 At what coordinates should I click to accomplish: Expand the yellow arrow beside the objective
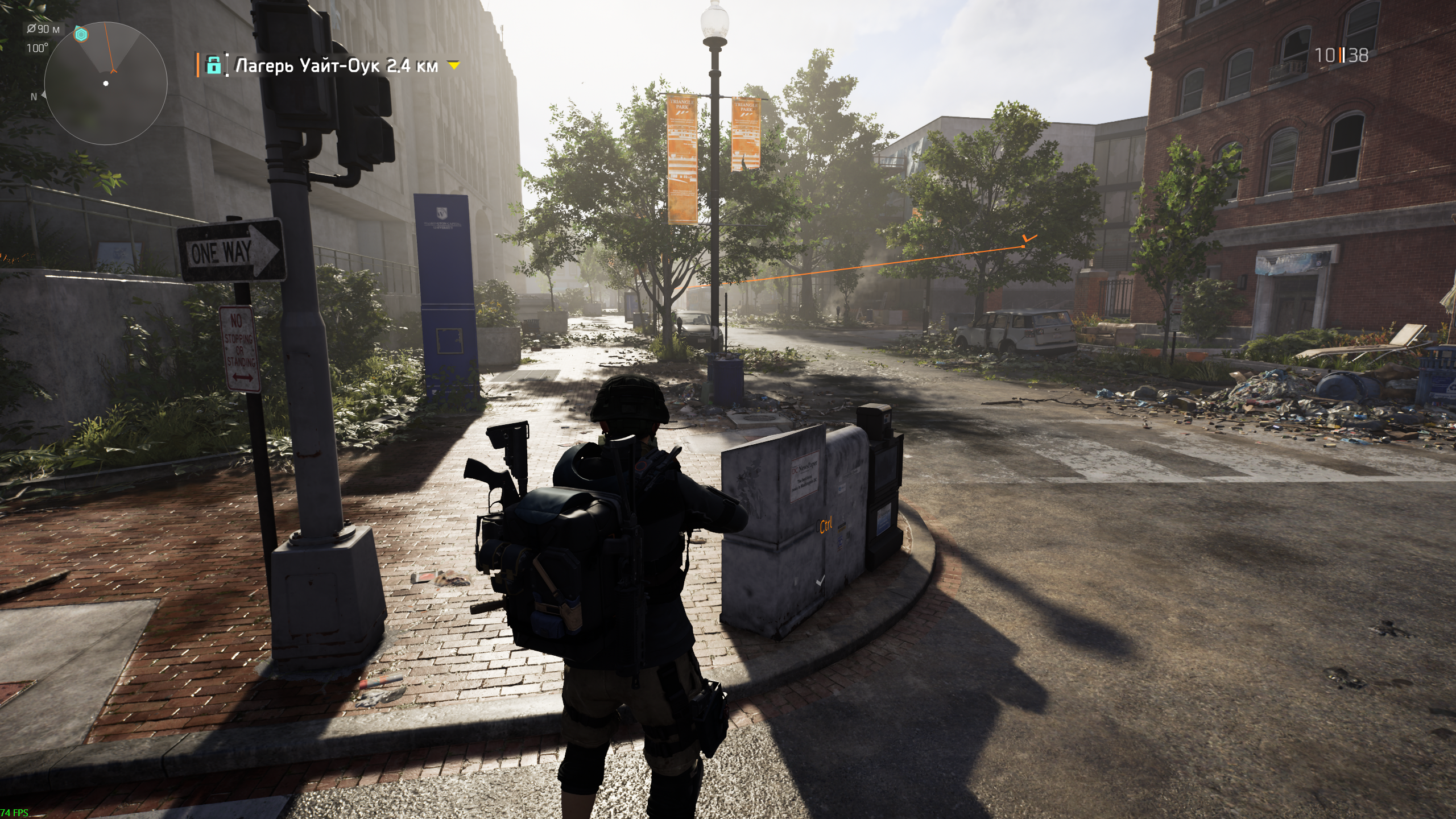[x=453, y=66]
